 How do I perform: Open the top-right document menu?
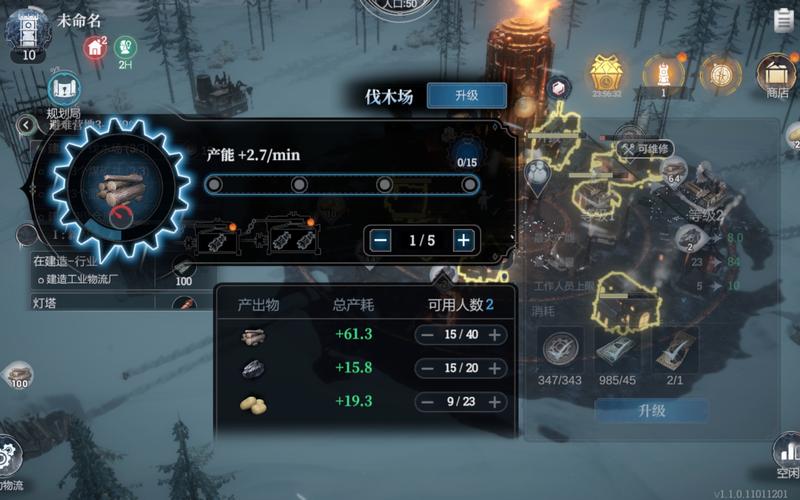[x=783, y=19]
